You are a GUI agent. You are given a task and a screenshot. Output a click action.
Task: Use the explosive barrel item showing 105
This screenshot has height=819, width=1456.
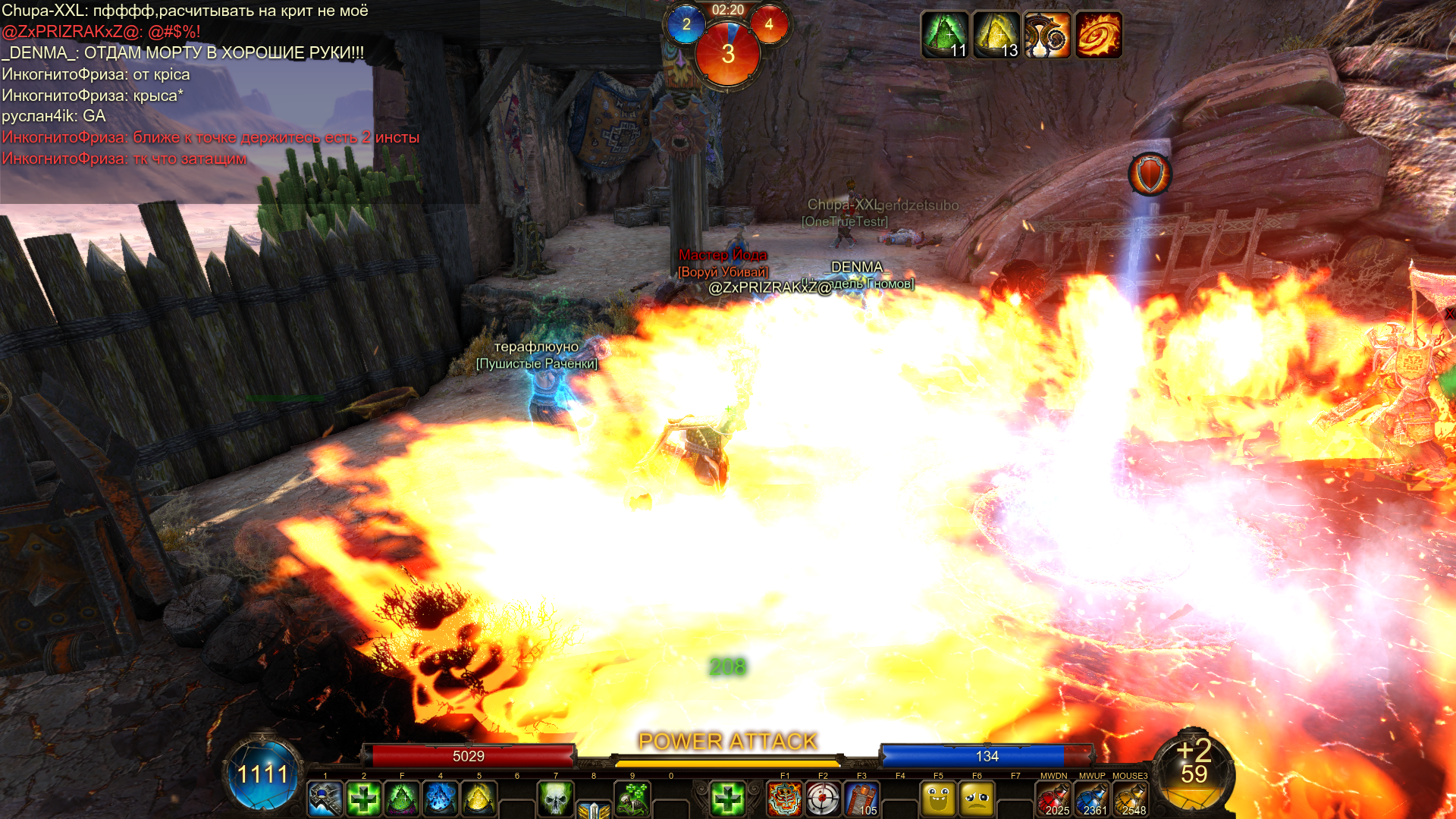click(x=861, y=799)
